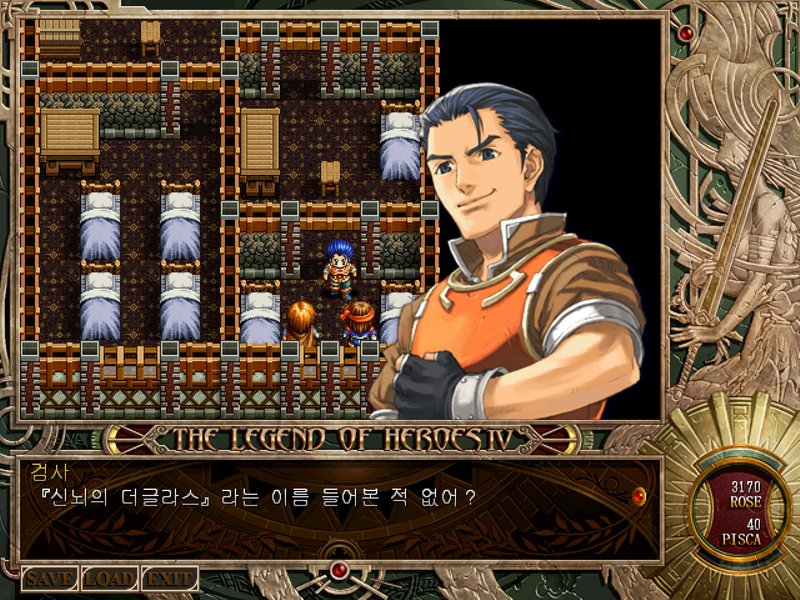Open the LOAD game menu

tap(110, 579)
